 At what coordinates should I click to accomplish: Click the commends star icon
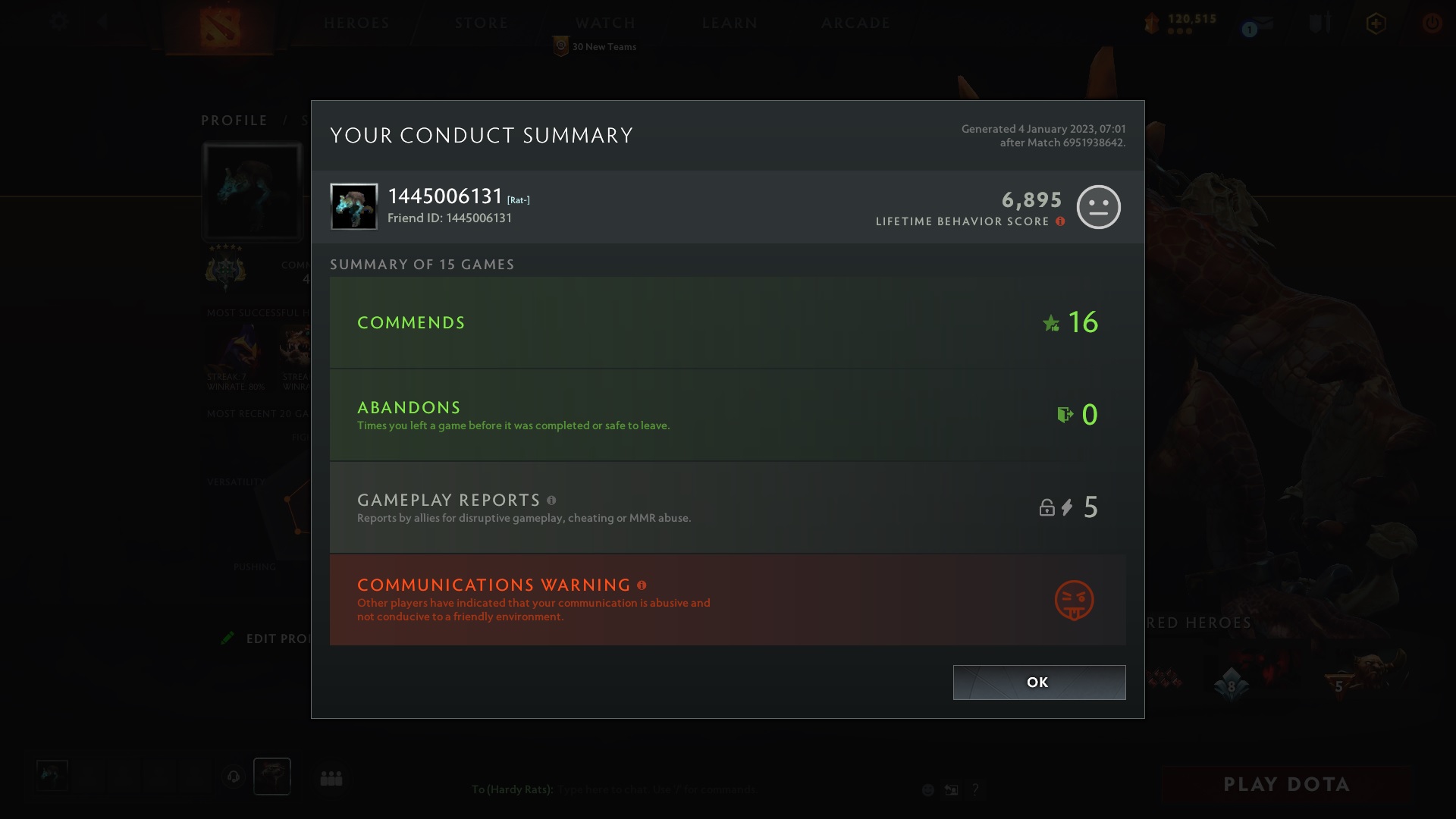pos(1050,324)
